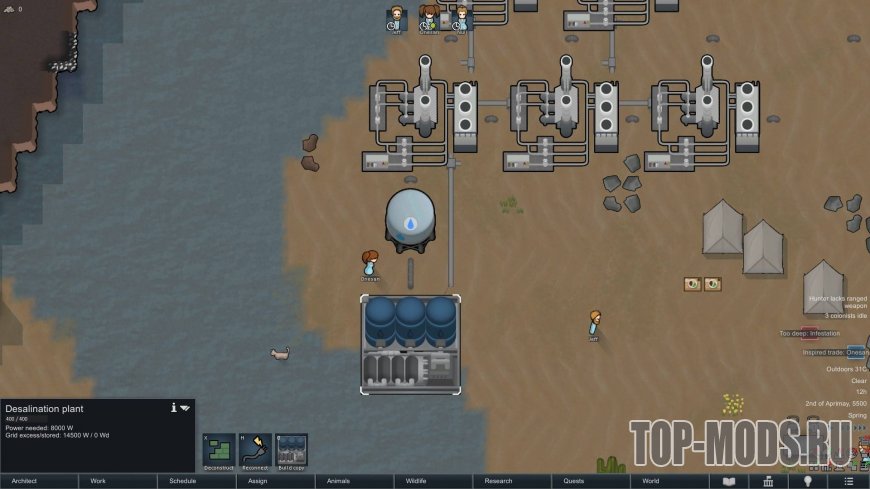Click the 'Too deep: Infestation' alert
Image resolution: width=870 pixels, height=489 pixels.
tap(810, 333)
